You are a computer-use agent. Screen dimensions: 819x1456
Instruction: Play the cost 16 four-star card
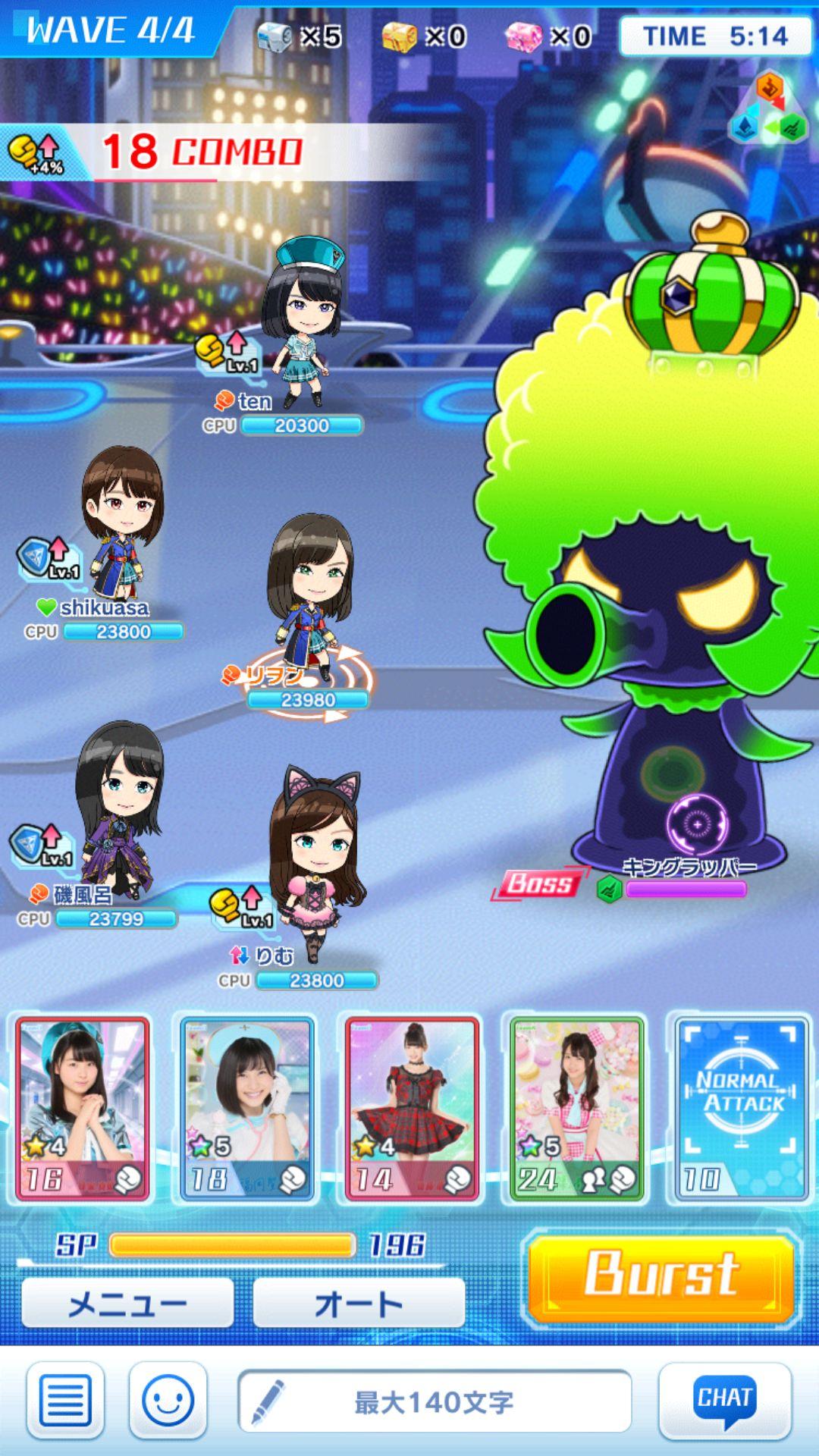coord(83,1110)
